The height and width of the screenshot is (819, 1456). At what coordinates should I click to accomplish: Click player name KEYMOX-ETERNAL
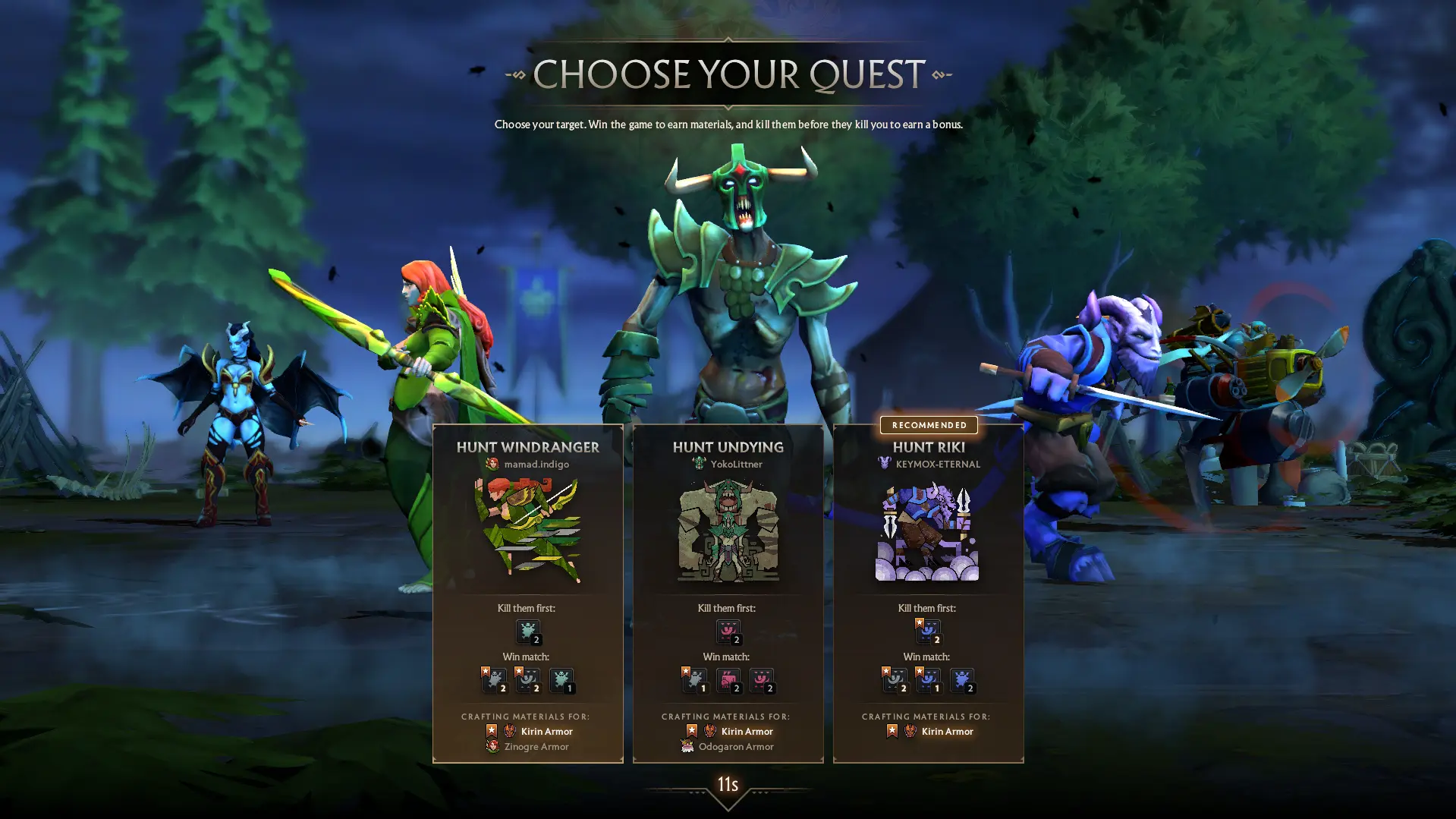(937, 465)
